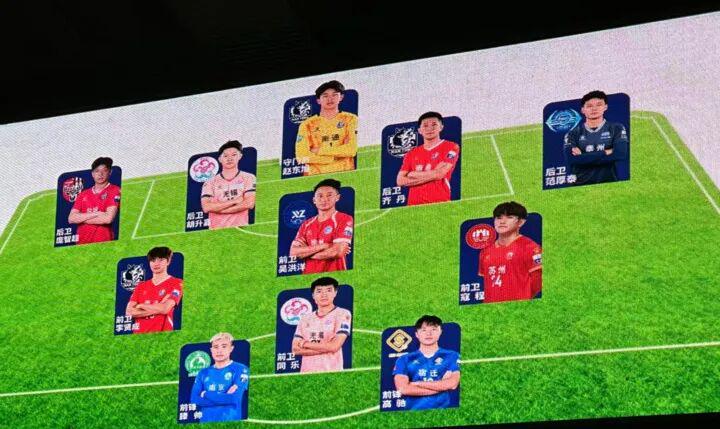Select the blond forward in the Nanjing kit
This screenshot has width=720, height=429.
coord(214,381)
